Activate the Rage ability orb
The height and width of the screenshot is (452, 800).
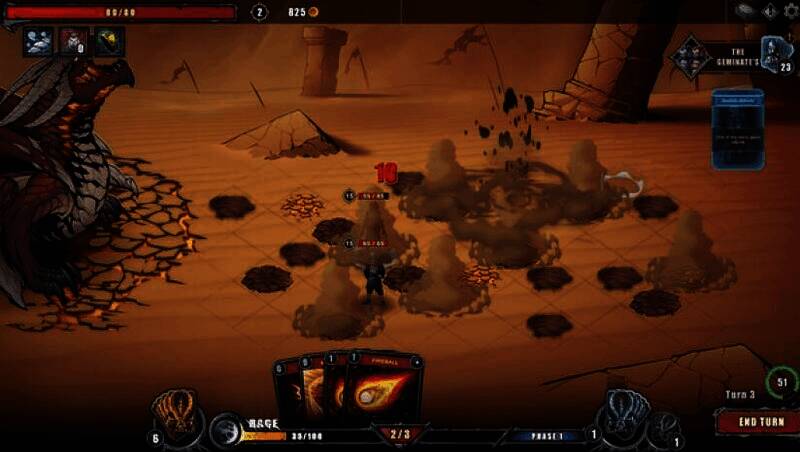pos(227,429)
